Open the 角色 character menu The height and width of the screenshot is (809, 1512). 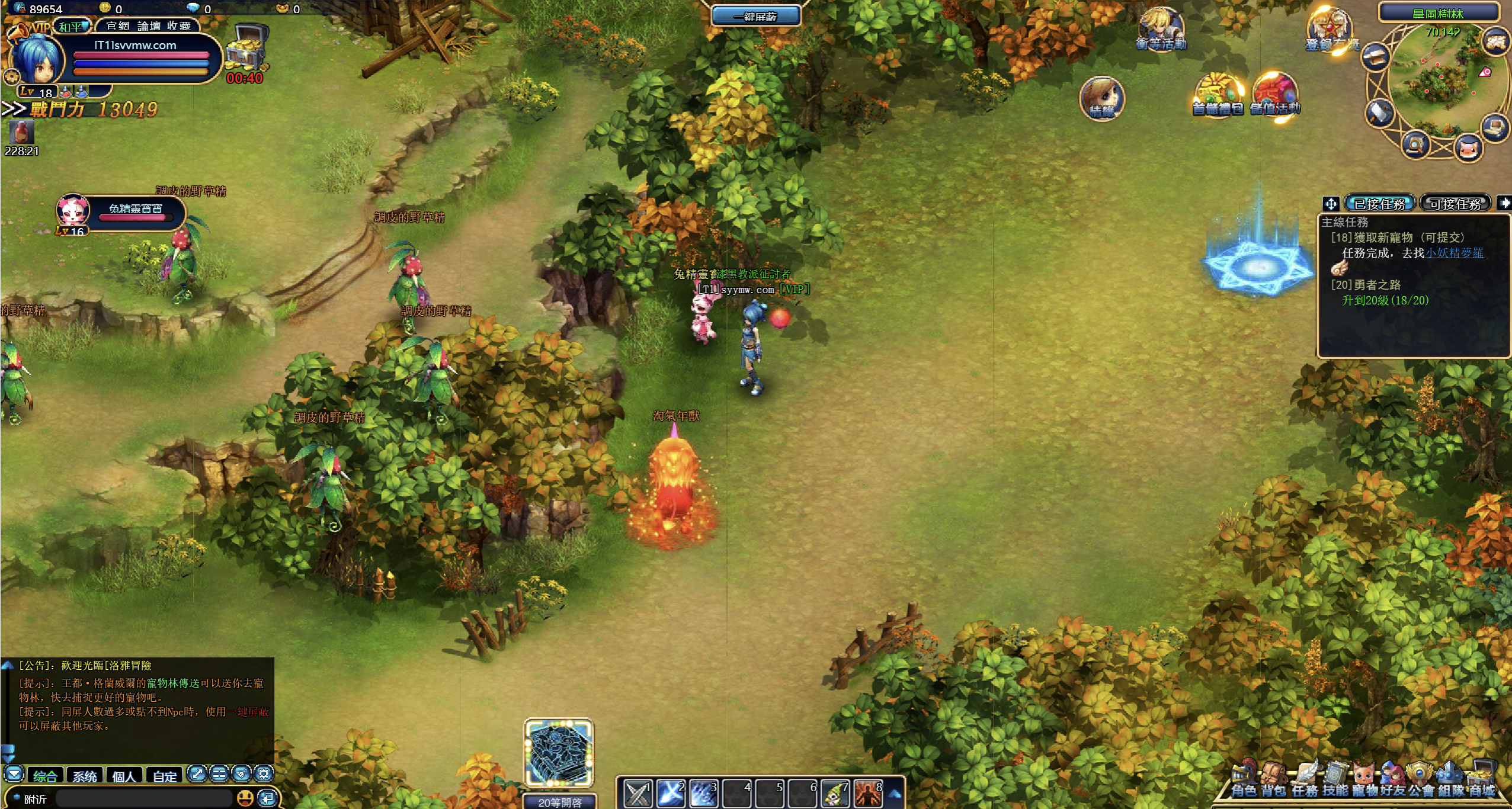coord(1243,781)
